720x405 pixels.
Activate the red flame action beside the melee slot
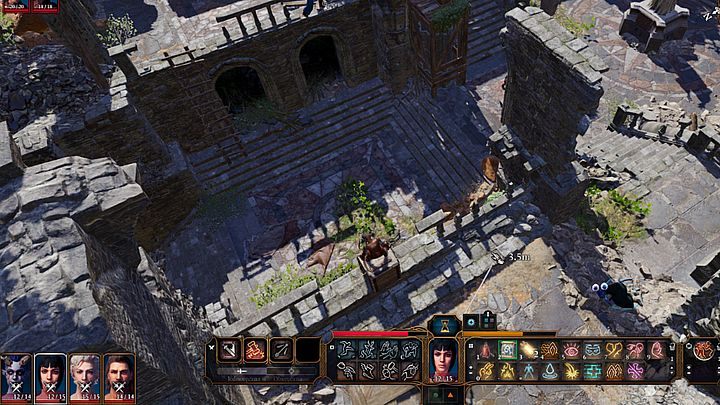(x=254, y=350)
